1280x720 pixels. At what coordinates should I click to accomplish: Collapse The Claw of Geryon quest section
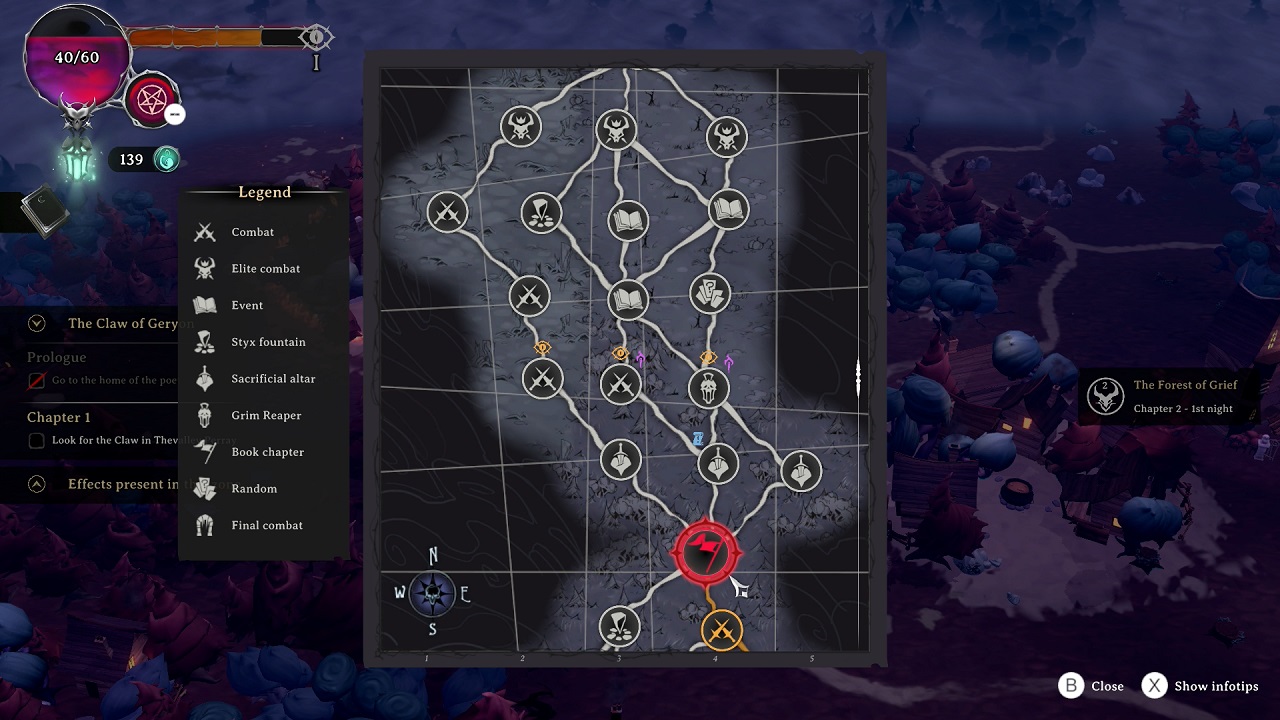pyautogui.click(x=36, y=323)
